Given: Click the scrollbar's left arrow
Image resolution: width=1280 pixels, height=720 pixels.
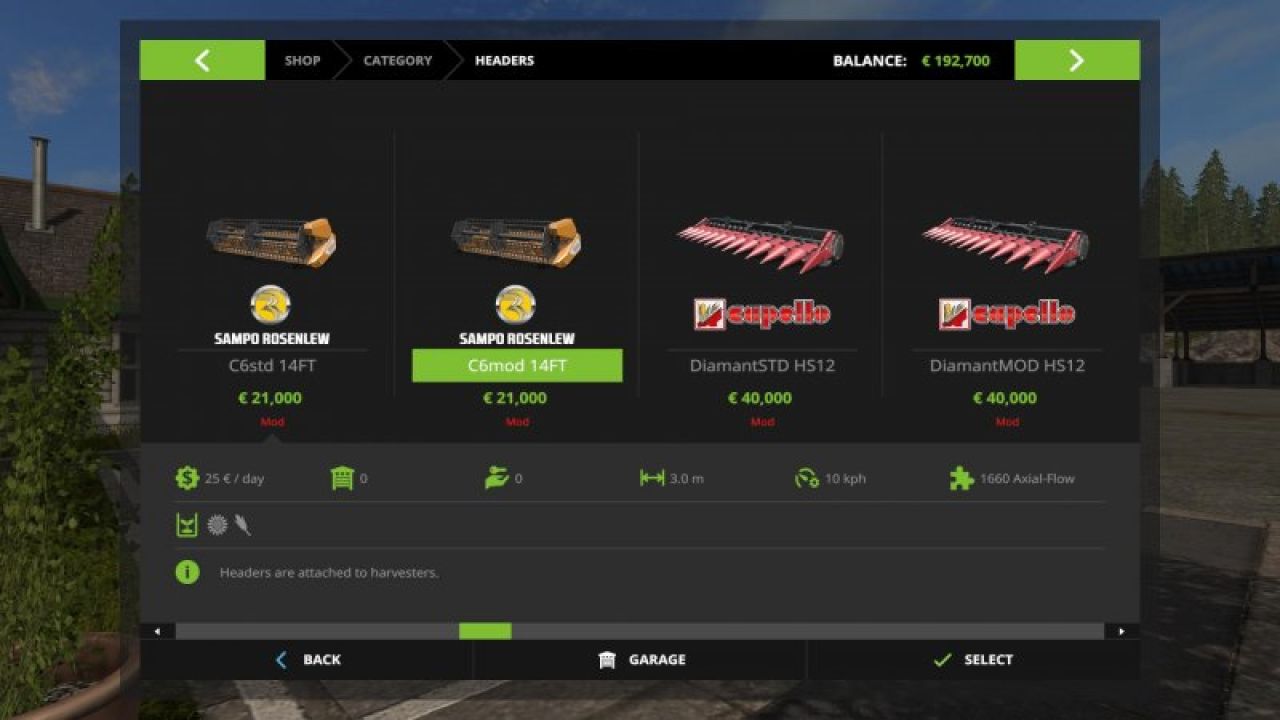Looking at the screenshot, I should (157, 631).
